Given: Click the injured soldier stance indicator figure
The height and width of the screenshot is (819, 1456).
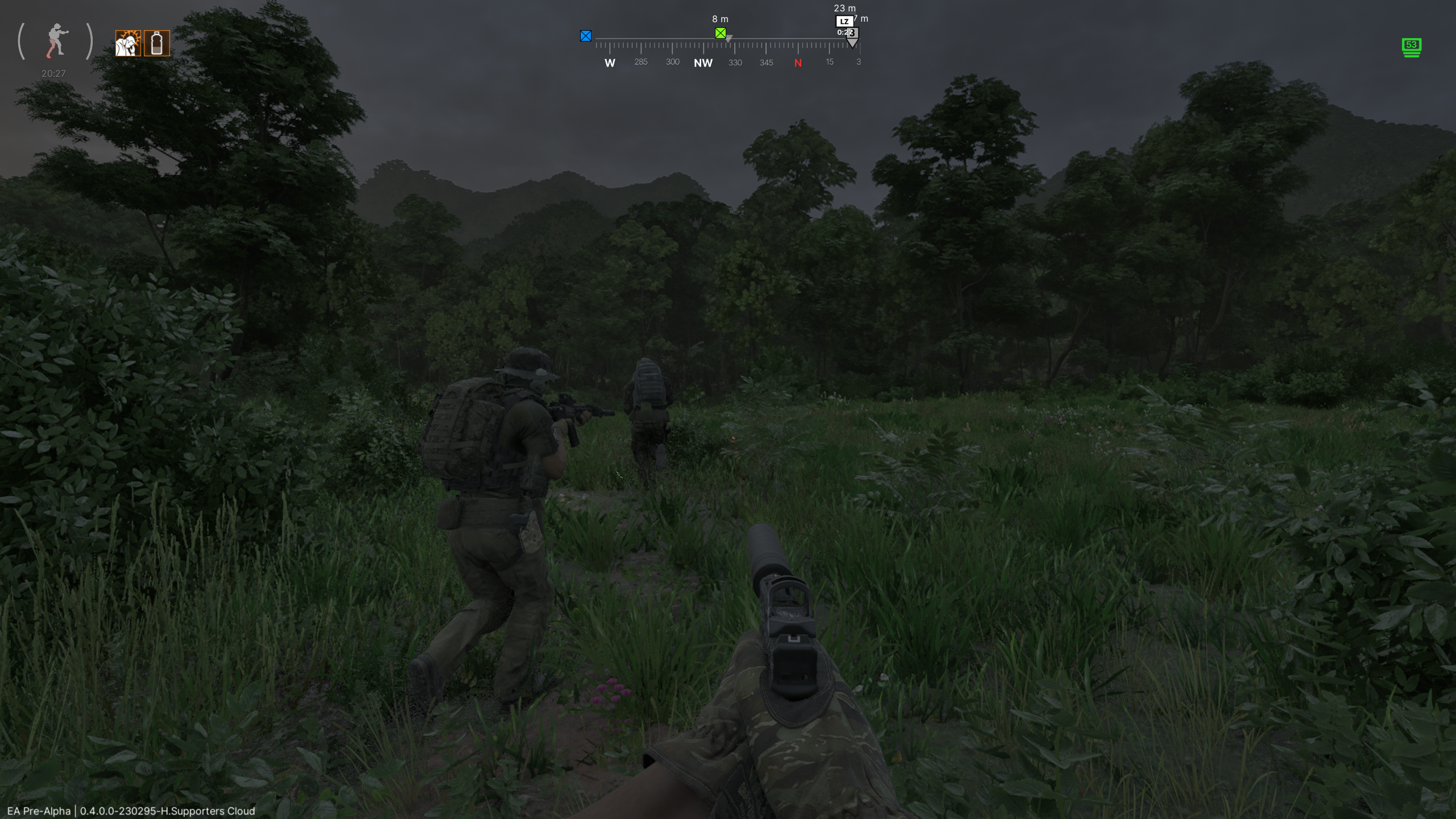Looking at the screenshot, I should tap(55, 40).
